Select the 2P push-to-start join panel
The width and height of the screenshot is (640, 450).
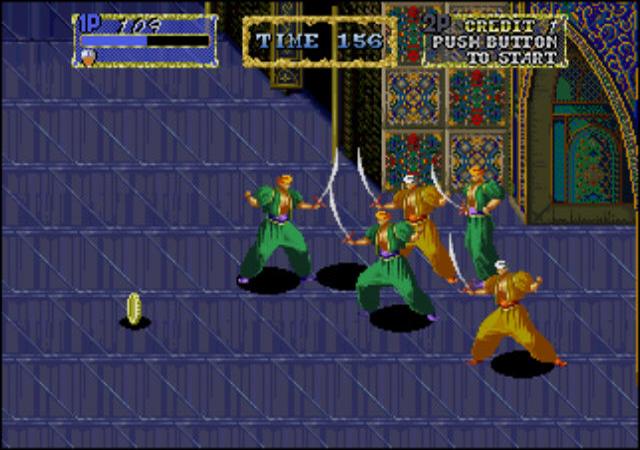(x=493, y=41)
